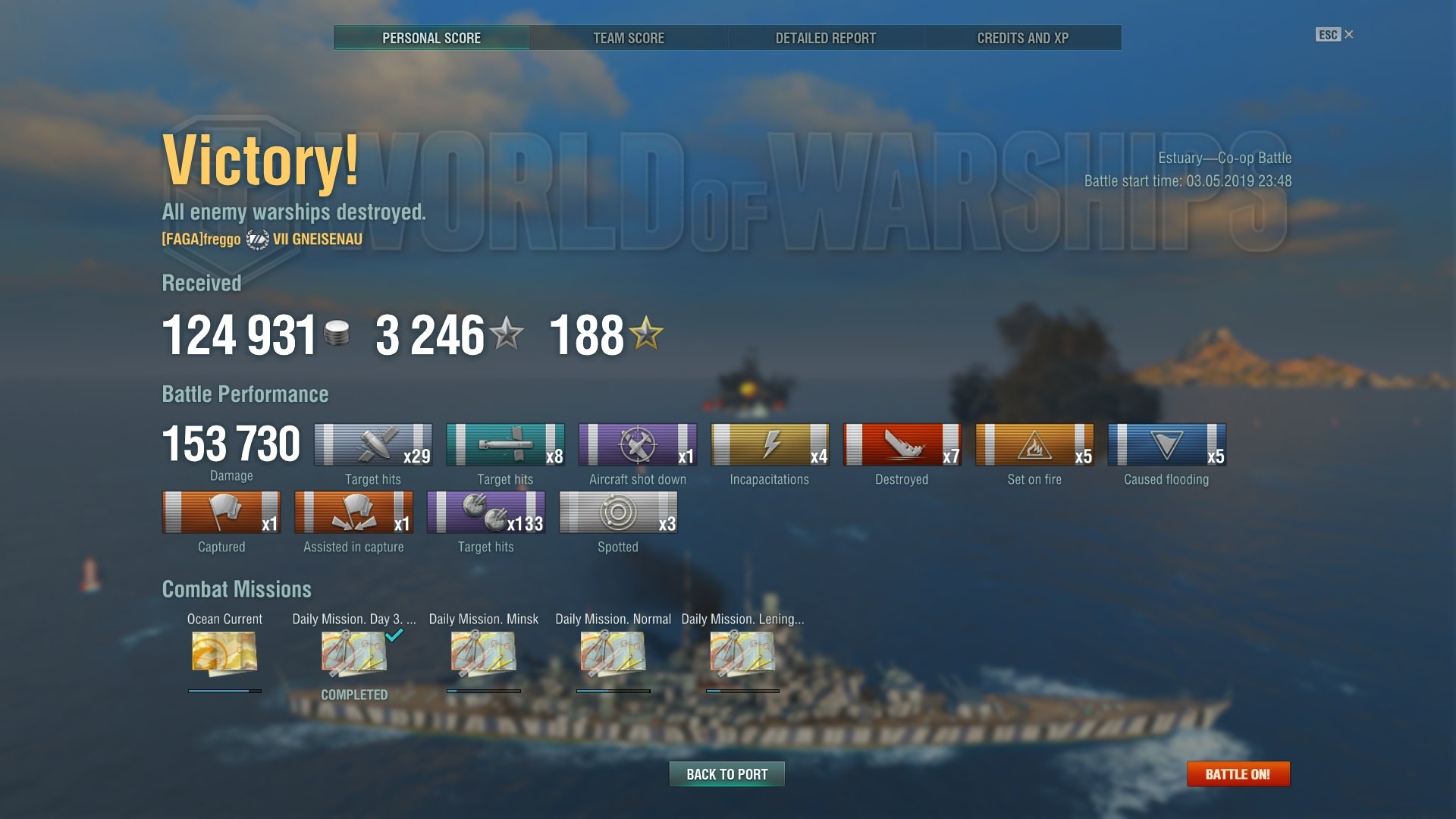
Task: Open the Daily Mission Normal thumbnail
Action: pos(613,653)
